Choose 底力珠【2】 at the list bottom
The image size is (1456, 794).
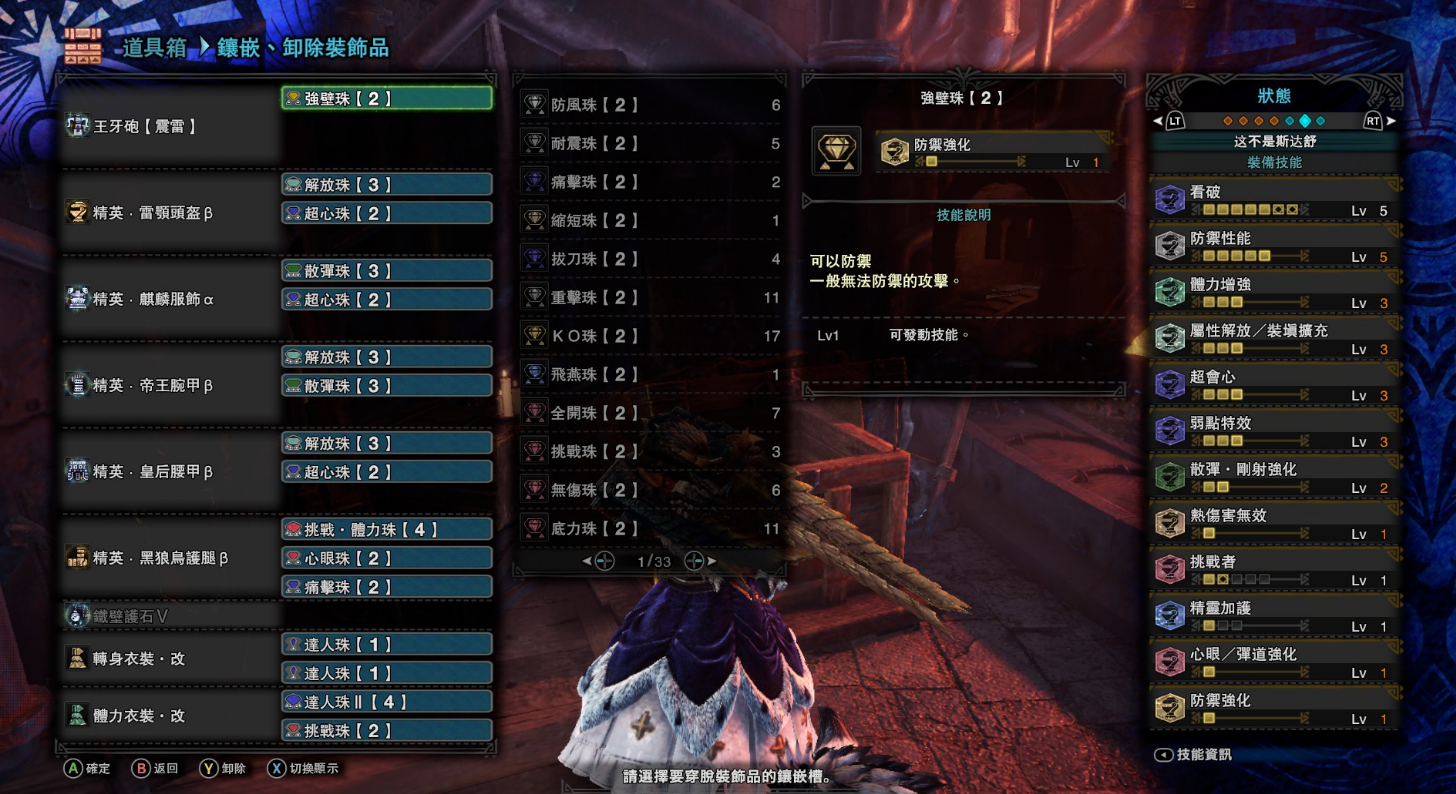coord(650,528)
